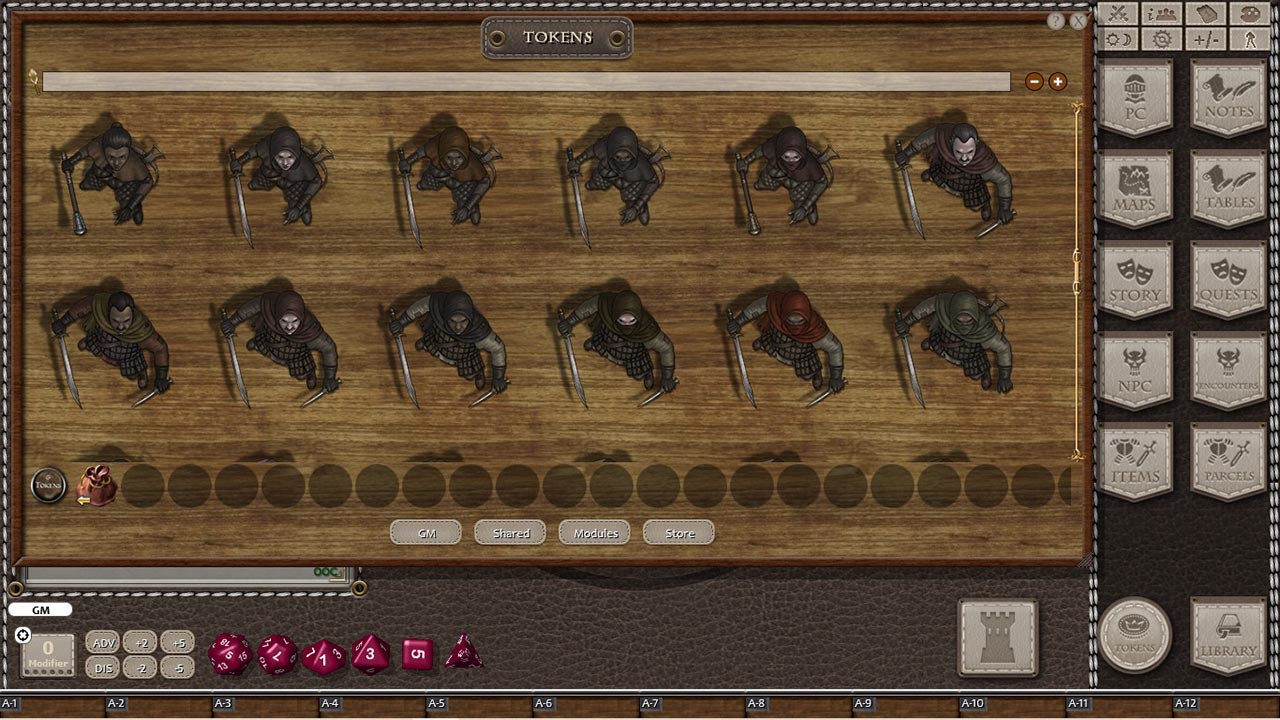The image size is (1280, 720).
Task: Switch to the Shared tokens tab
Action: pos(509,532)
